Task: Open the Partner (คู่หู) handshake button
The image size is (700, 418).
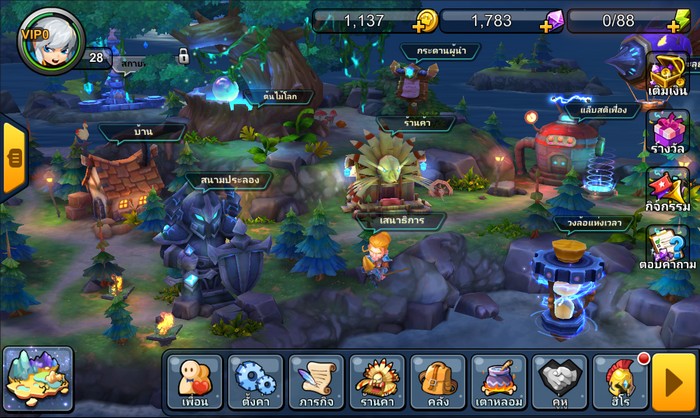Action: 560,381
